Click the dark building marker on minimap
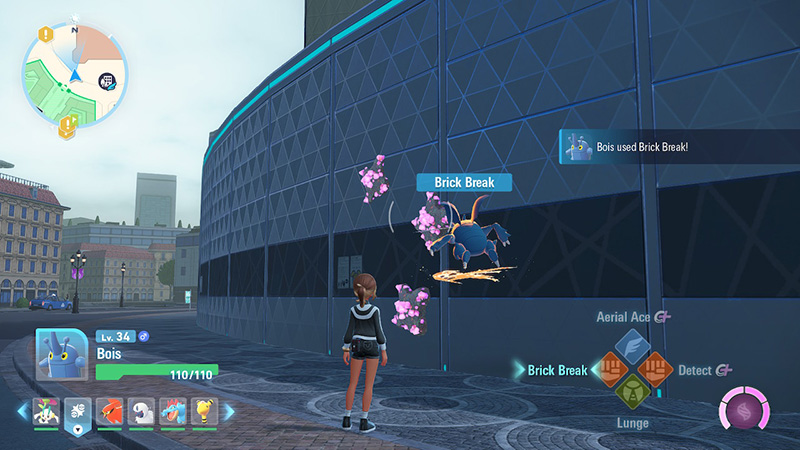The width and height of the screenshot is (800, 450). pyautogui.click(x=106, y=82)
